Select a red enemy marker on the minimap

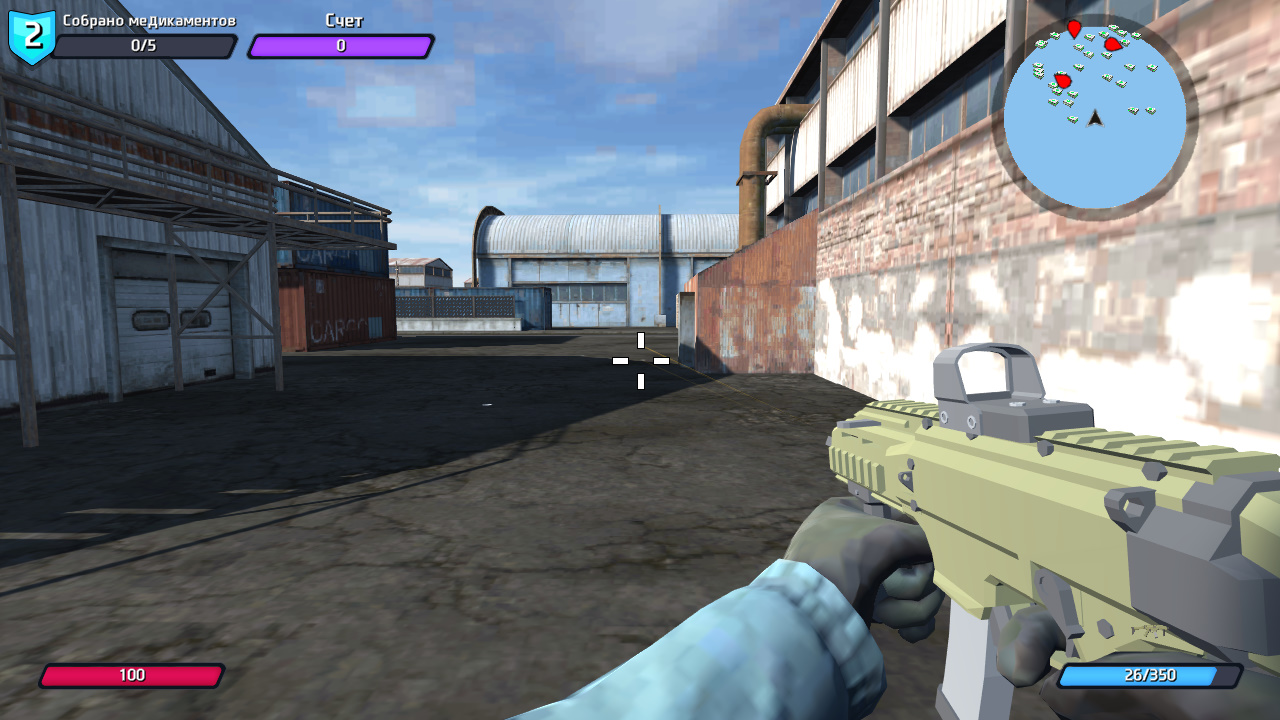(1114, 44)
